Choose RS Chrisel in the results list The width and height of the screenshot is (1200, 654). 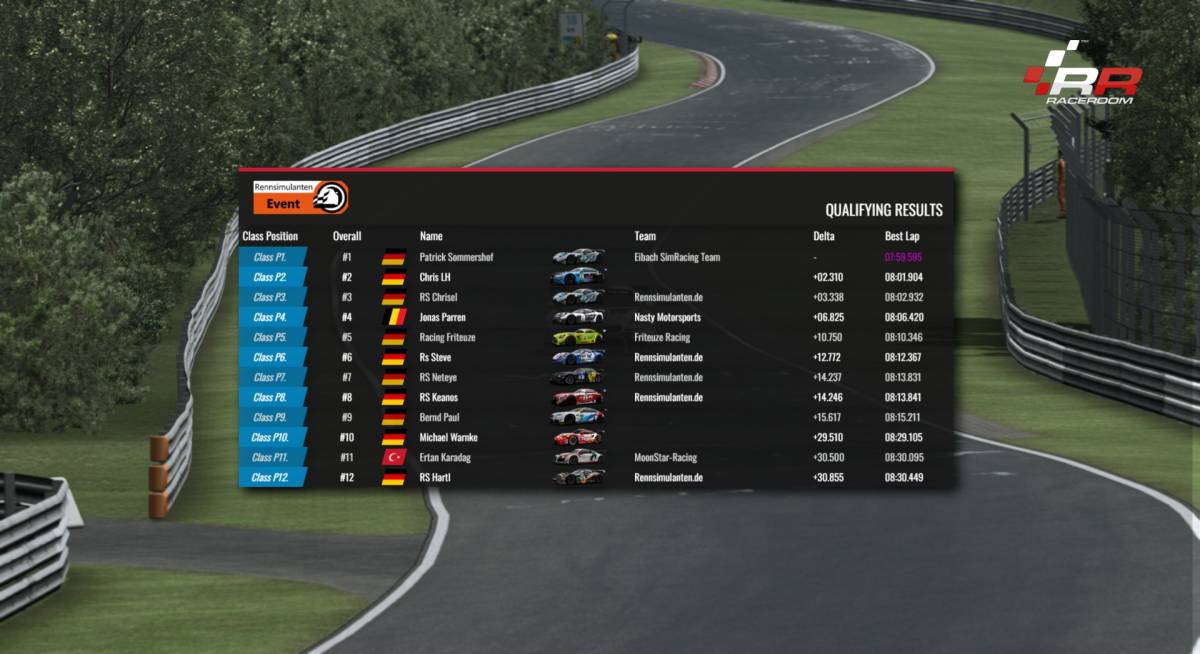tap(438, 297)
